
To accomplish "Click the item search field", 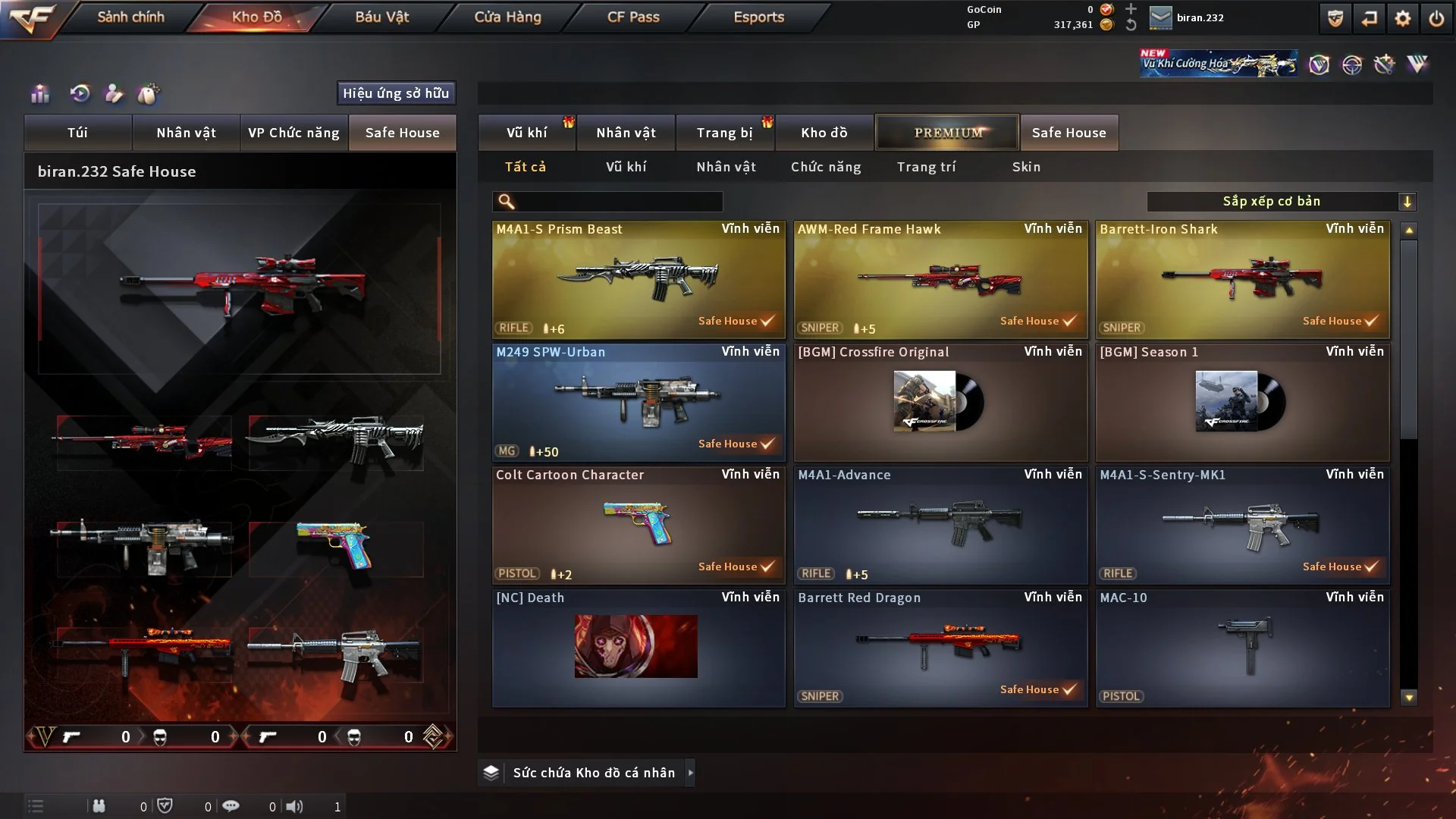I will 618,202.
